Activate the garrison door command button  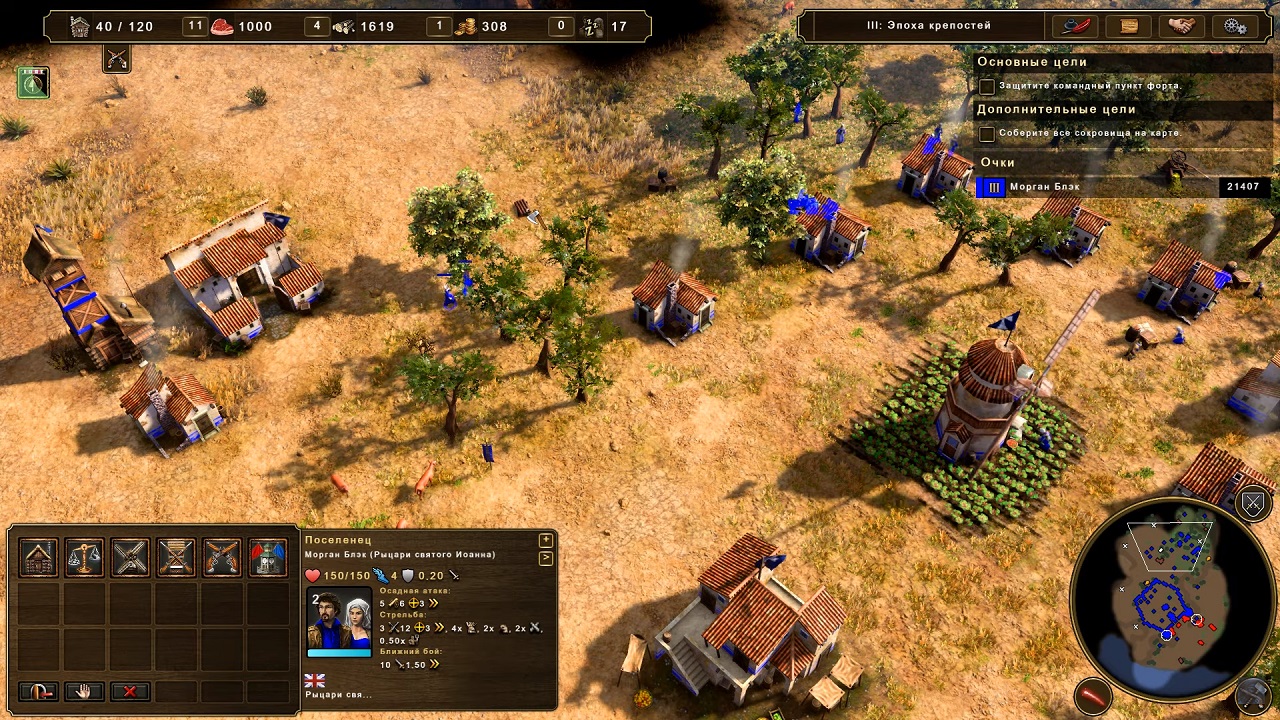point(39,691)
